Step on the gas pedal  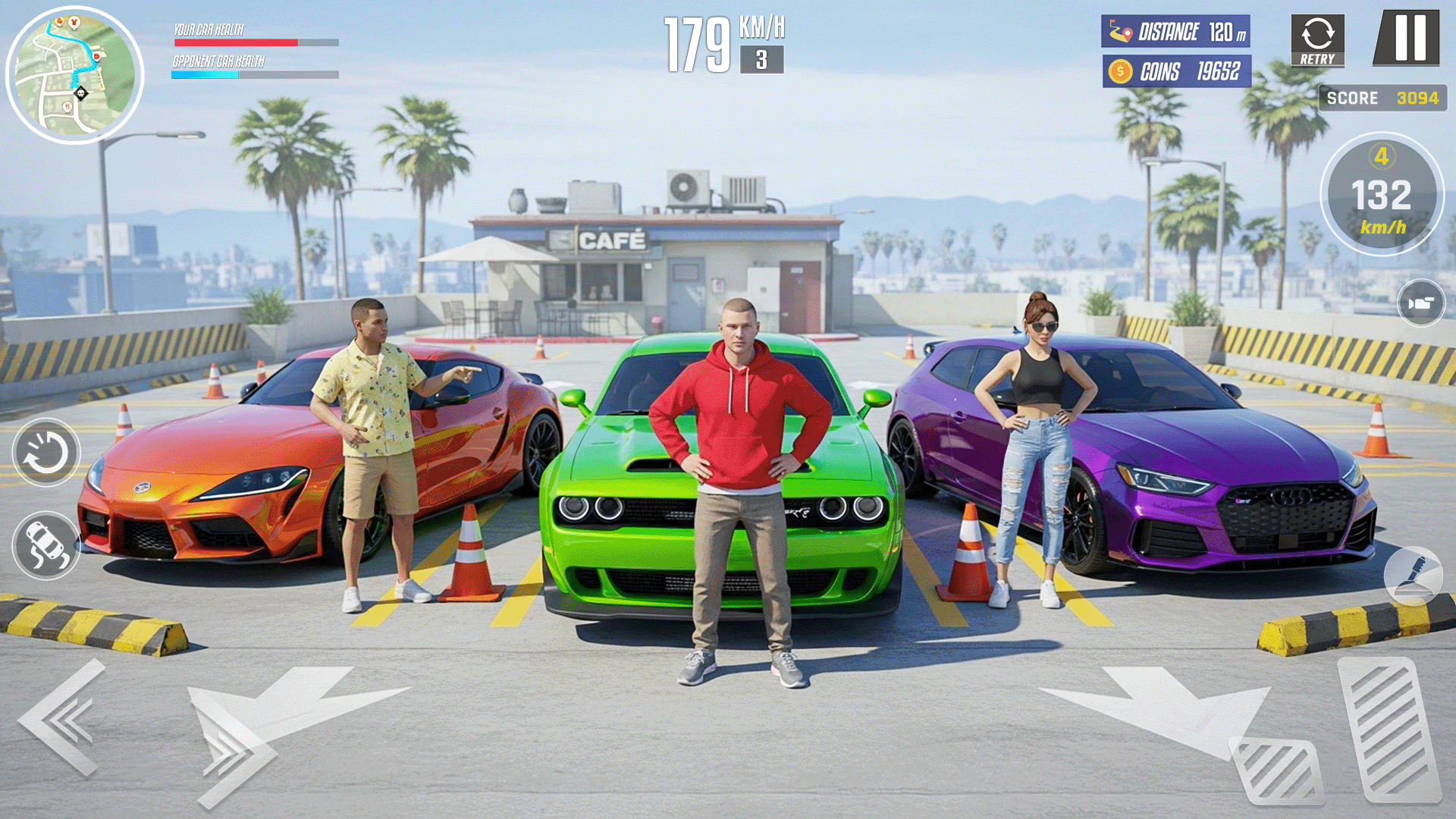1389,730
